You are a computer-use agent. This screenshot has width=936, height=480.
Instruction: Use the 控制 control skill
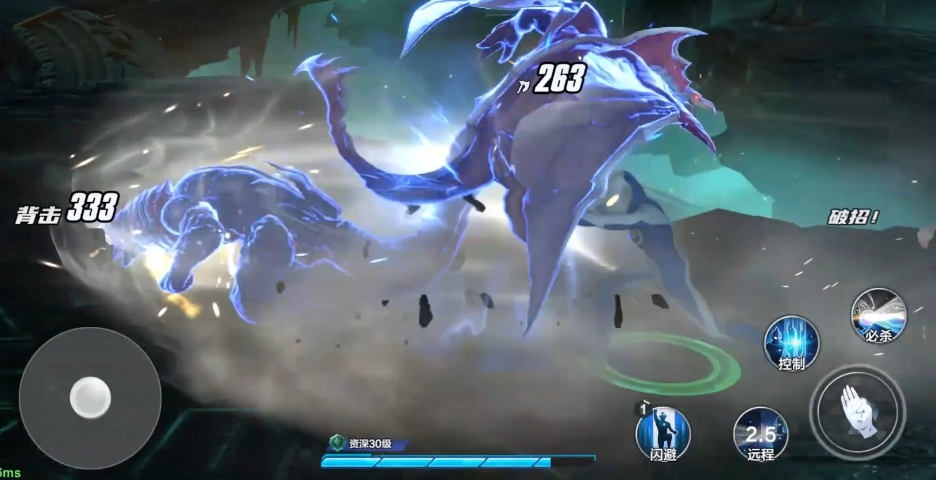pyautogui.click(x=791, y=343)
